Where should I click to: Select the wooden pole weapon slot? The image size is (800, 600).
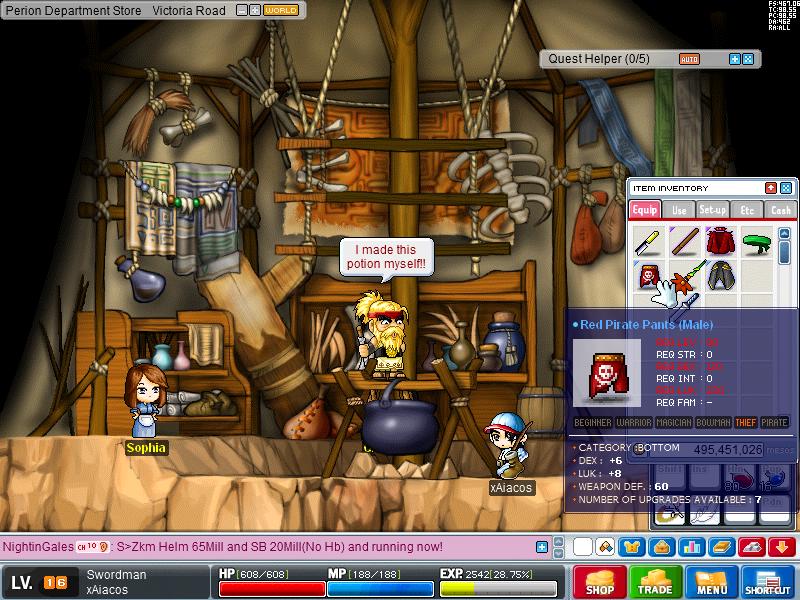684,241
